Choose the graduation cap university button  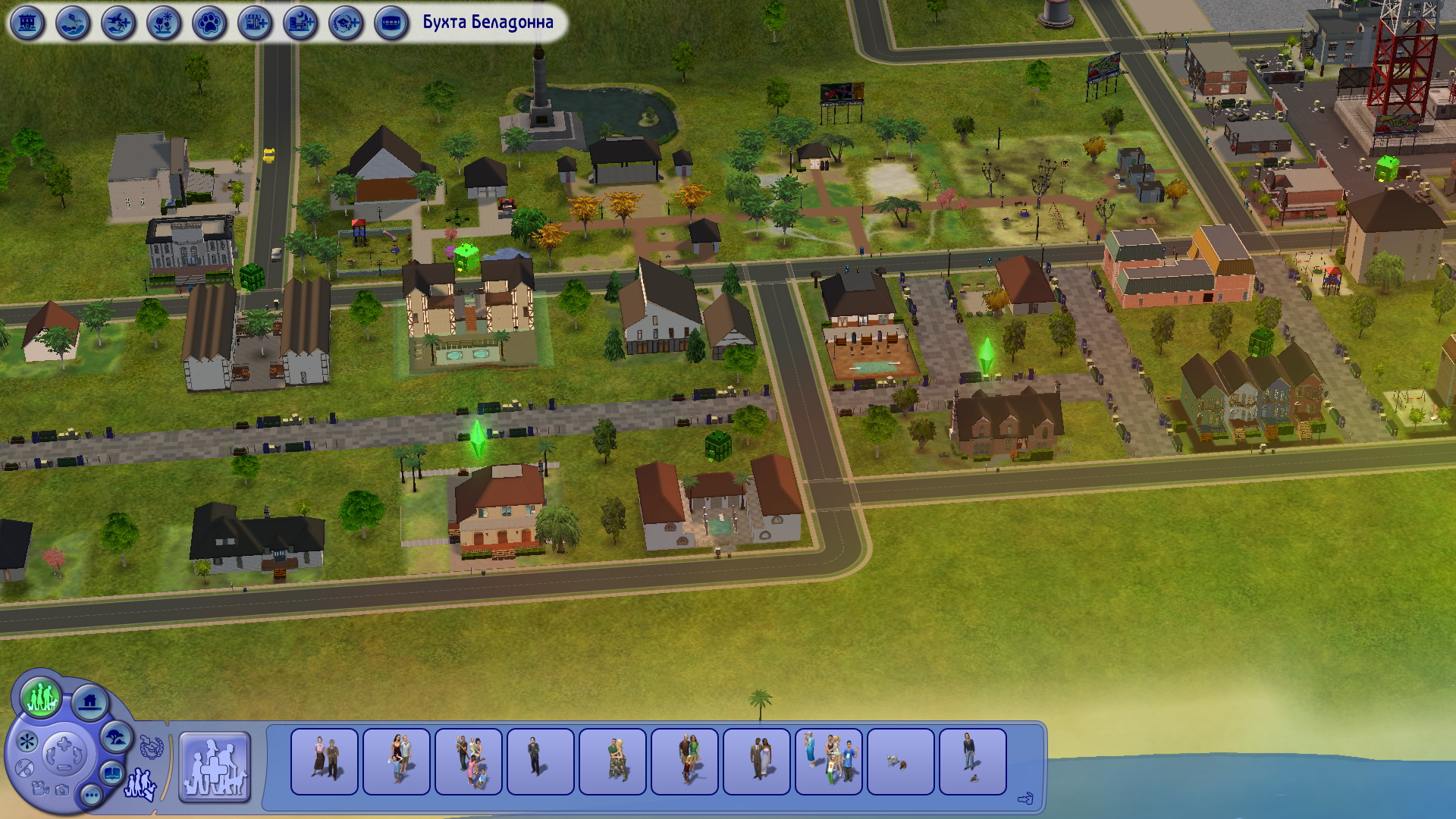(x=346, y=24)
